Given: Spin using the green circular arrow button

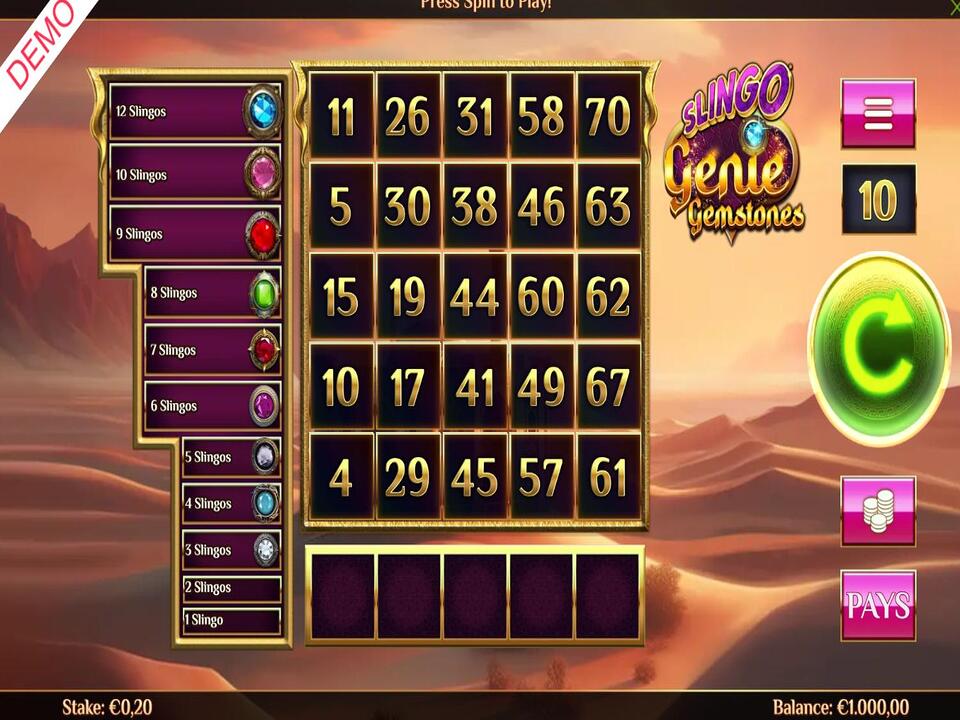Looking at the screenshot, I should click(x=878, y=349).
